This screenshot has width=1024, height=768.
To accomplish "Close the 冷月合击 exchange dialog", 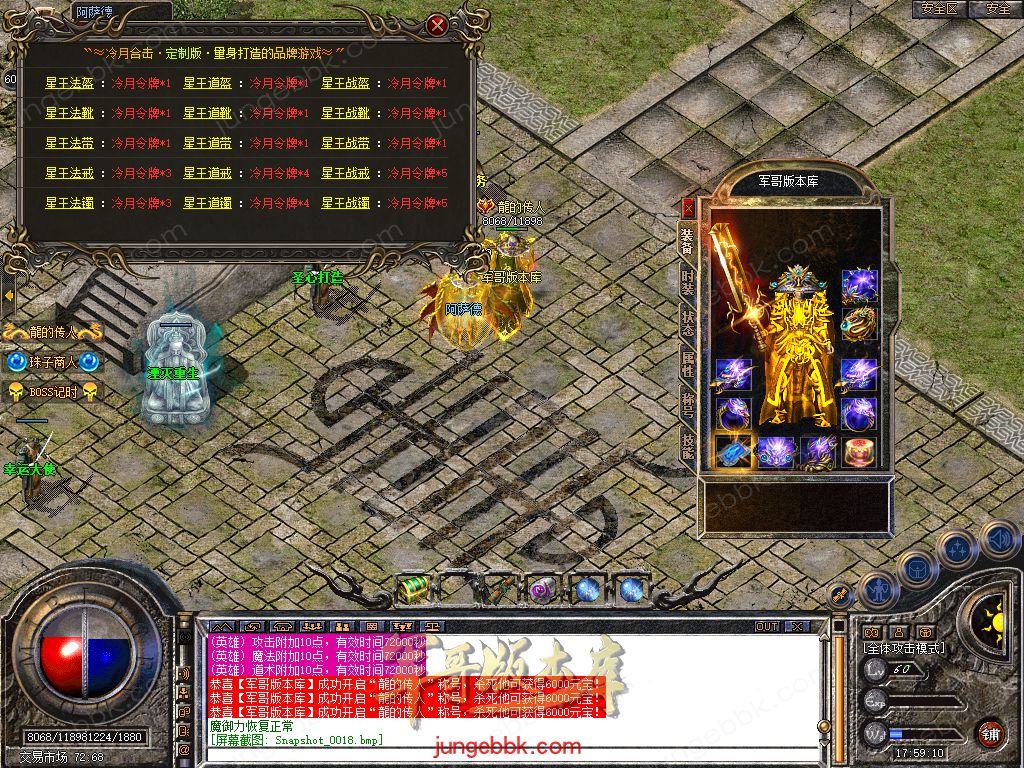I will click(436, 25).
